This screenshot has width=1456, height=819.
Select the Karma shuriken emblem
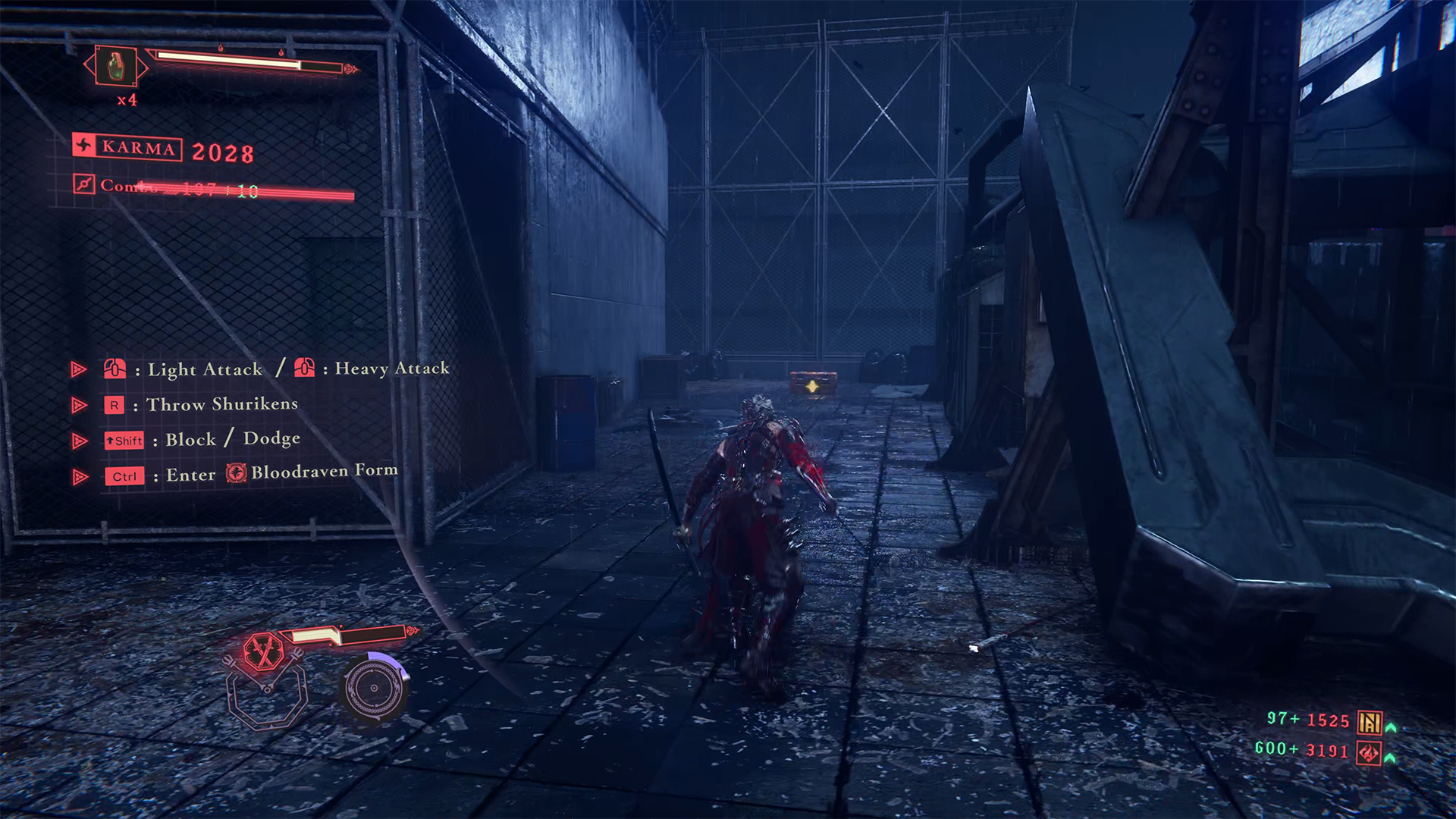84,145
